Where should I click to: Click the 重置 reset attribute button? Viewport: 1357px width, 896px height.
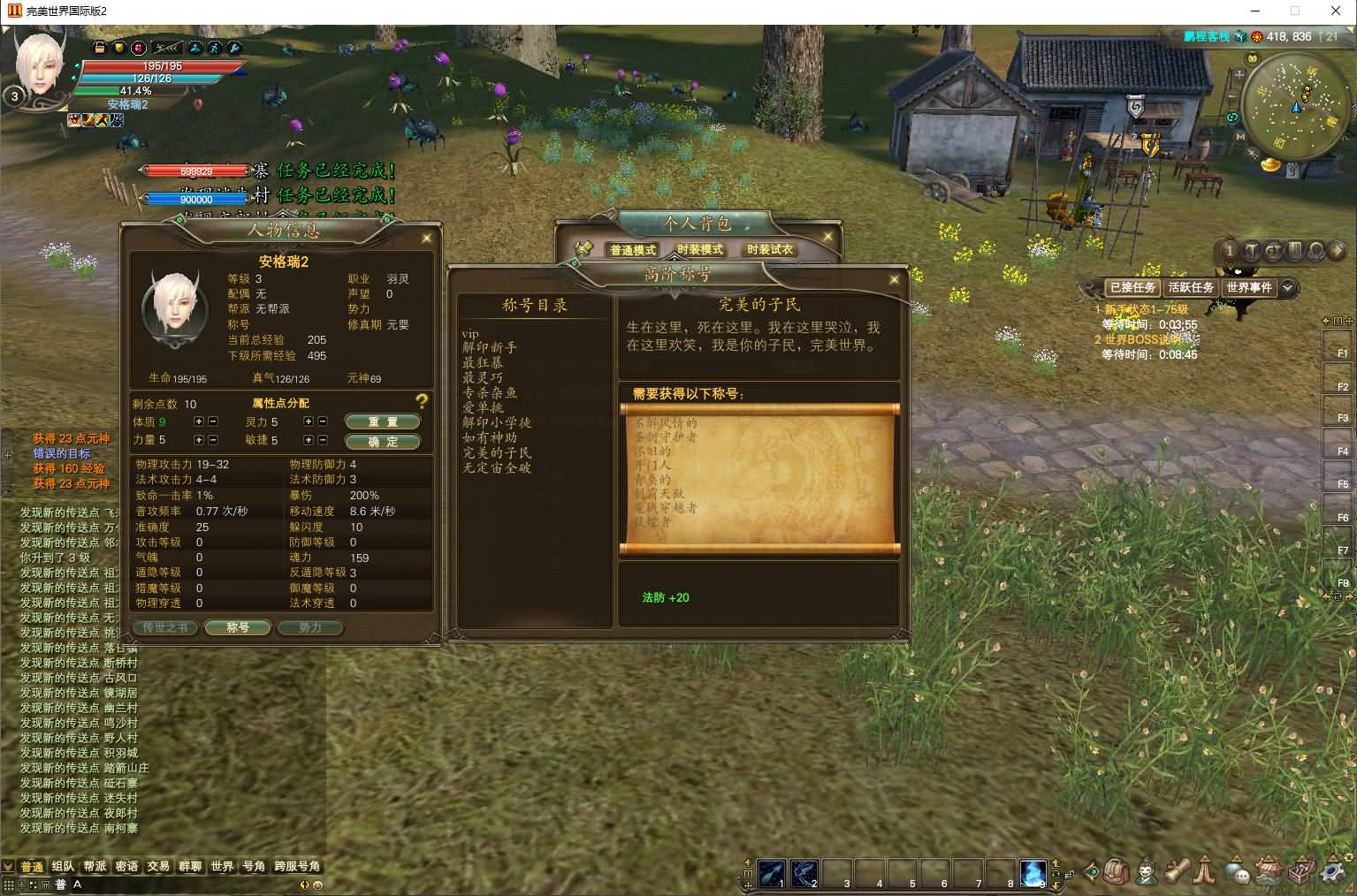[x=383, y=421]
